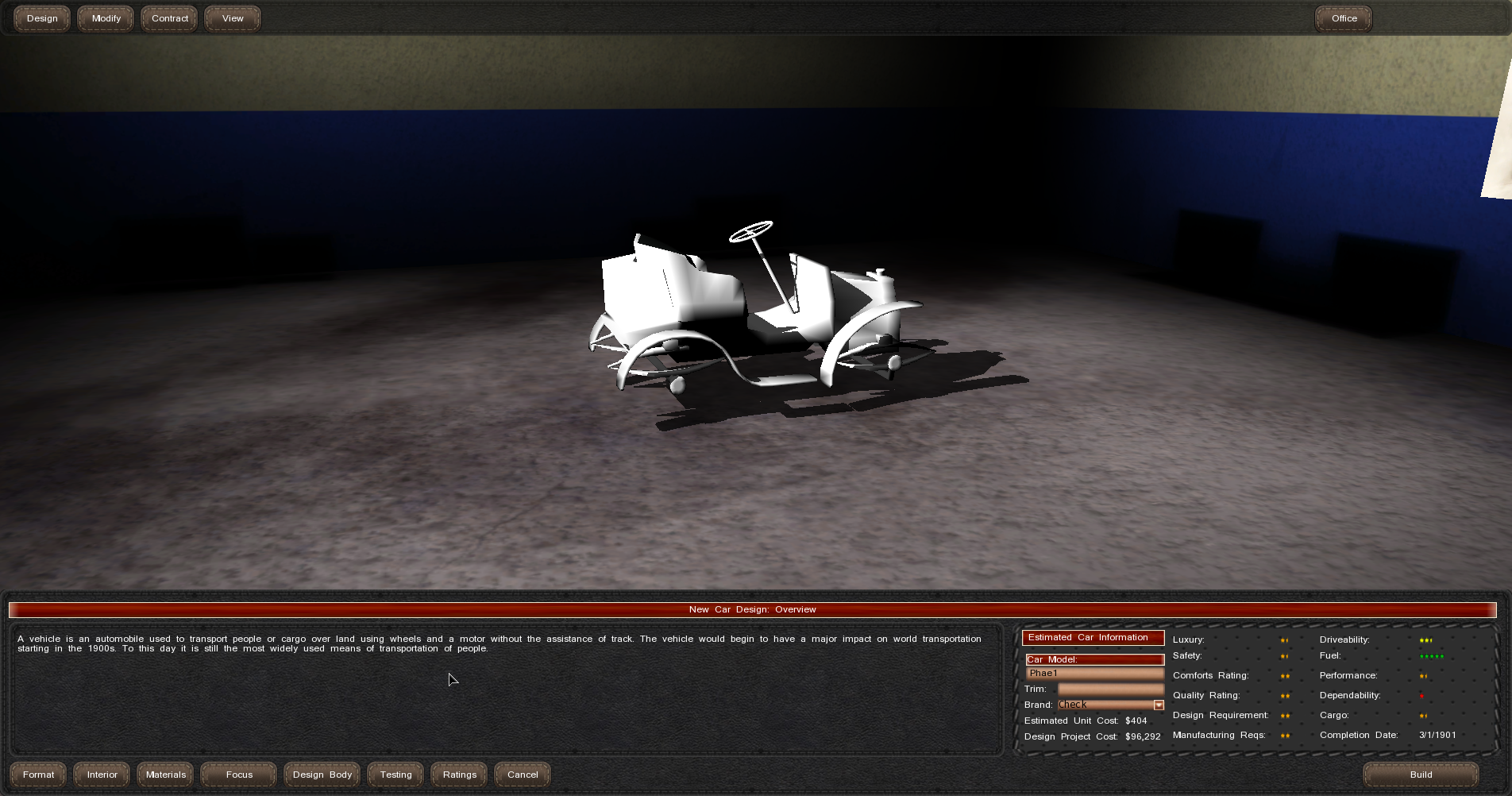Screen dimensions: 1512x796
Task: Open the Design Body section
Action: [322, 775]
